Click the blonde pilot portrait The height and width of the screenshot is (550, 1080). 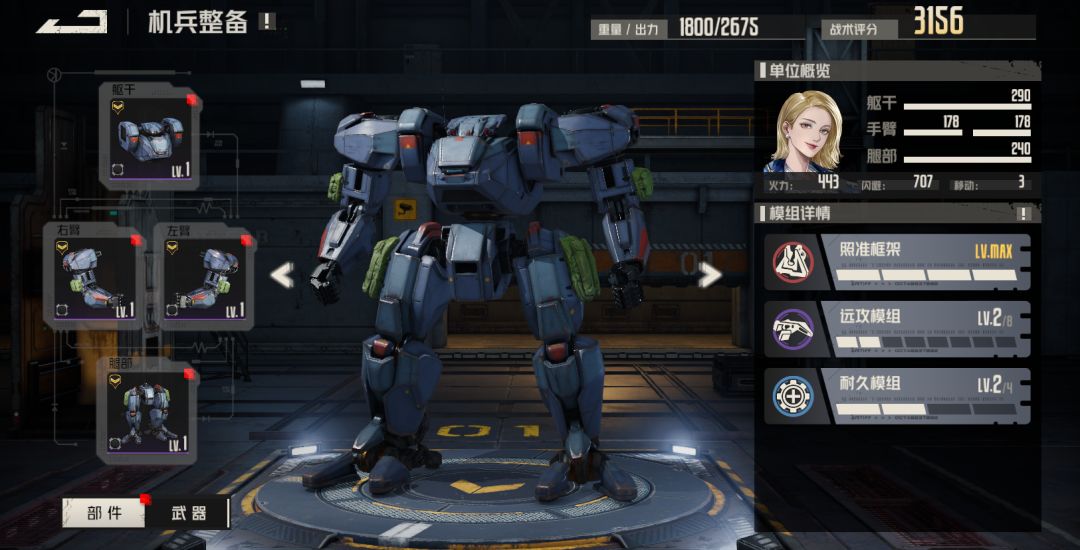tap(804, 131)
